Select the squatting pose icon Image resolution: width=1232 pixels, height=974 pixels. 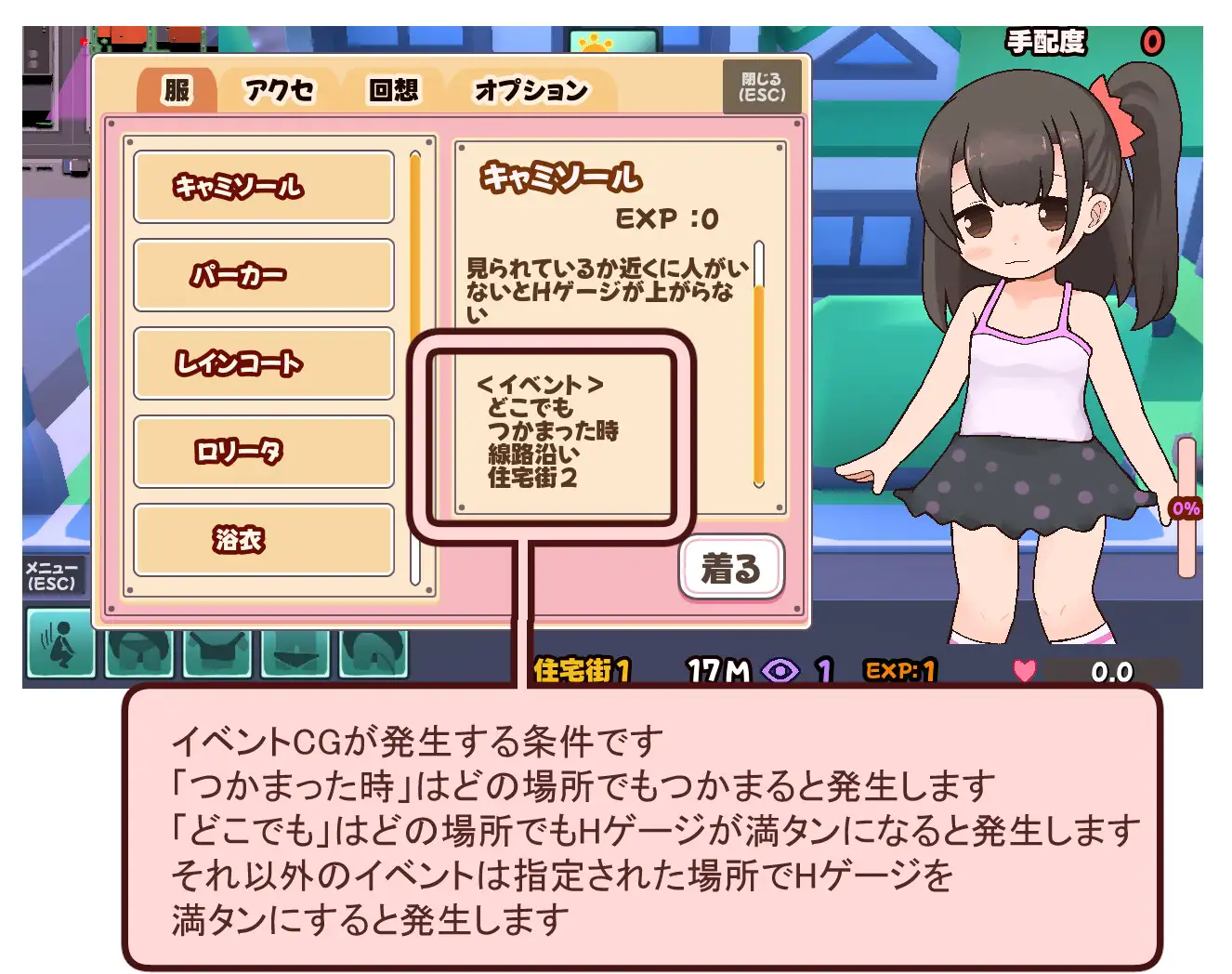[59, 650]
